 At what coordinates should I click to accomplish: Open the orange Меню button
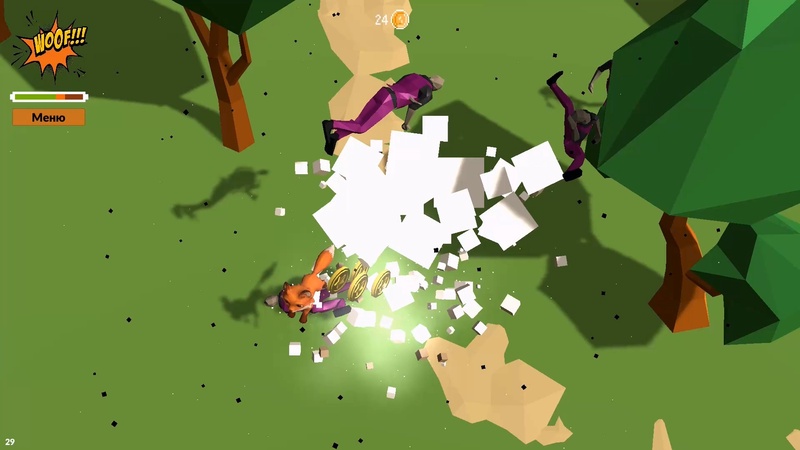(x=48, y=117)
